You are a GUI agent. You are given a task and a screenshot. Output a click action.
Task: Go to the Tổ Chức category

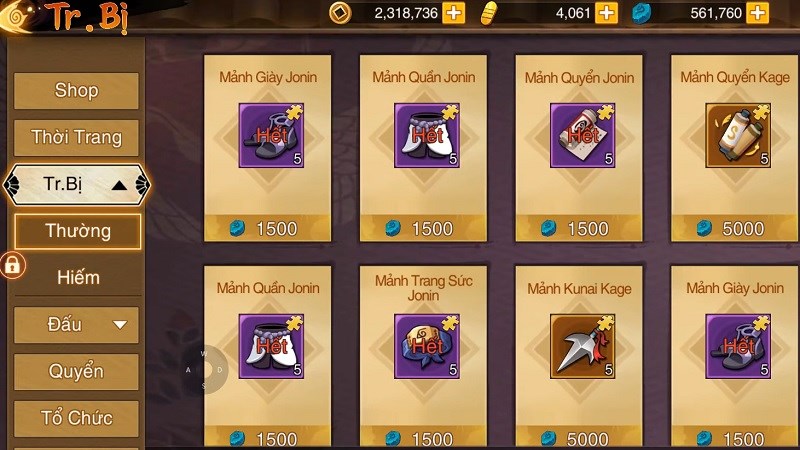[x=76, y=418]
